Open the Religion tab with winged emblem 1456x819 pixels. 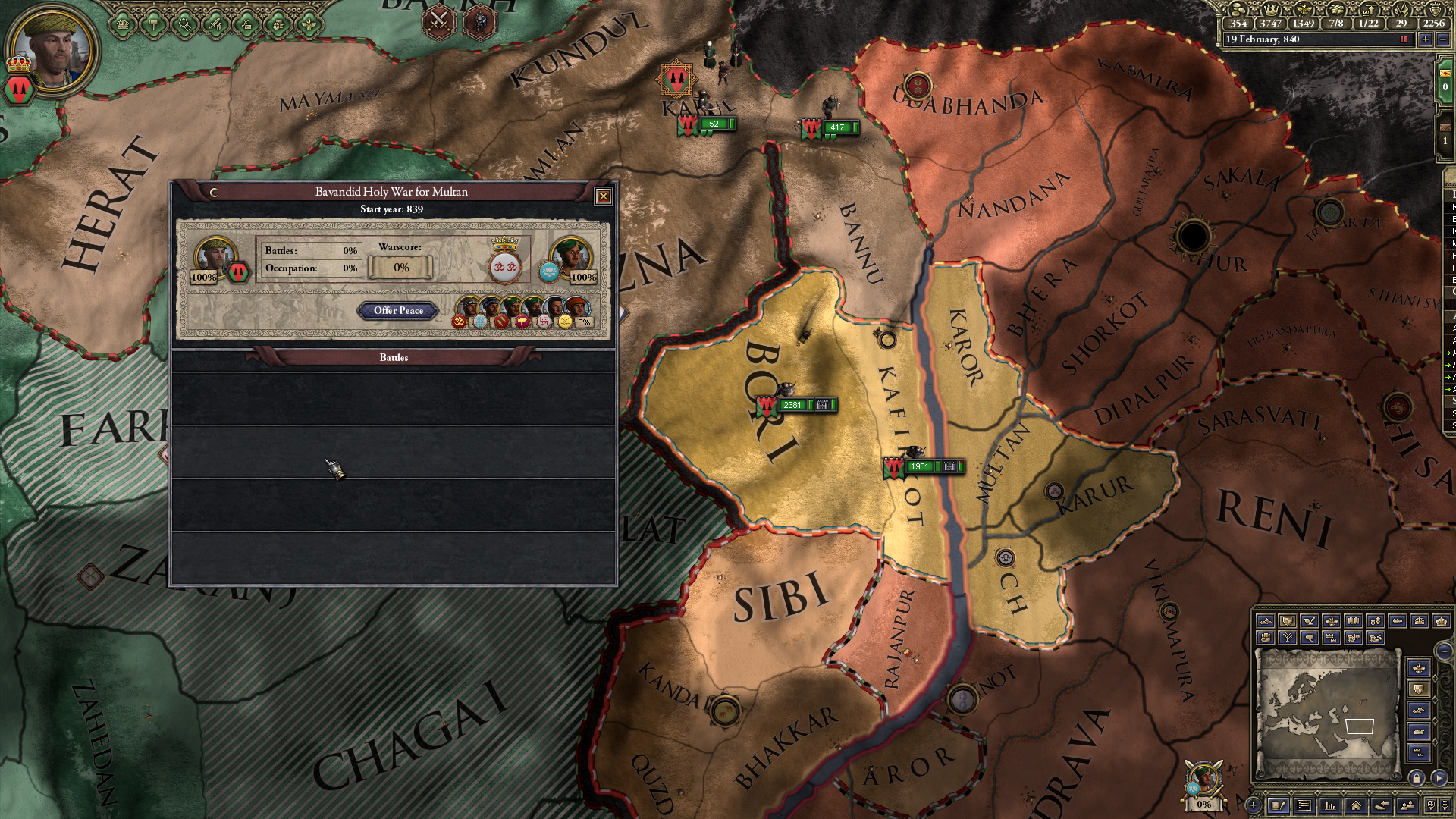(309, 24)
